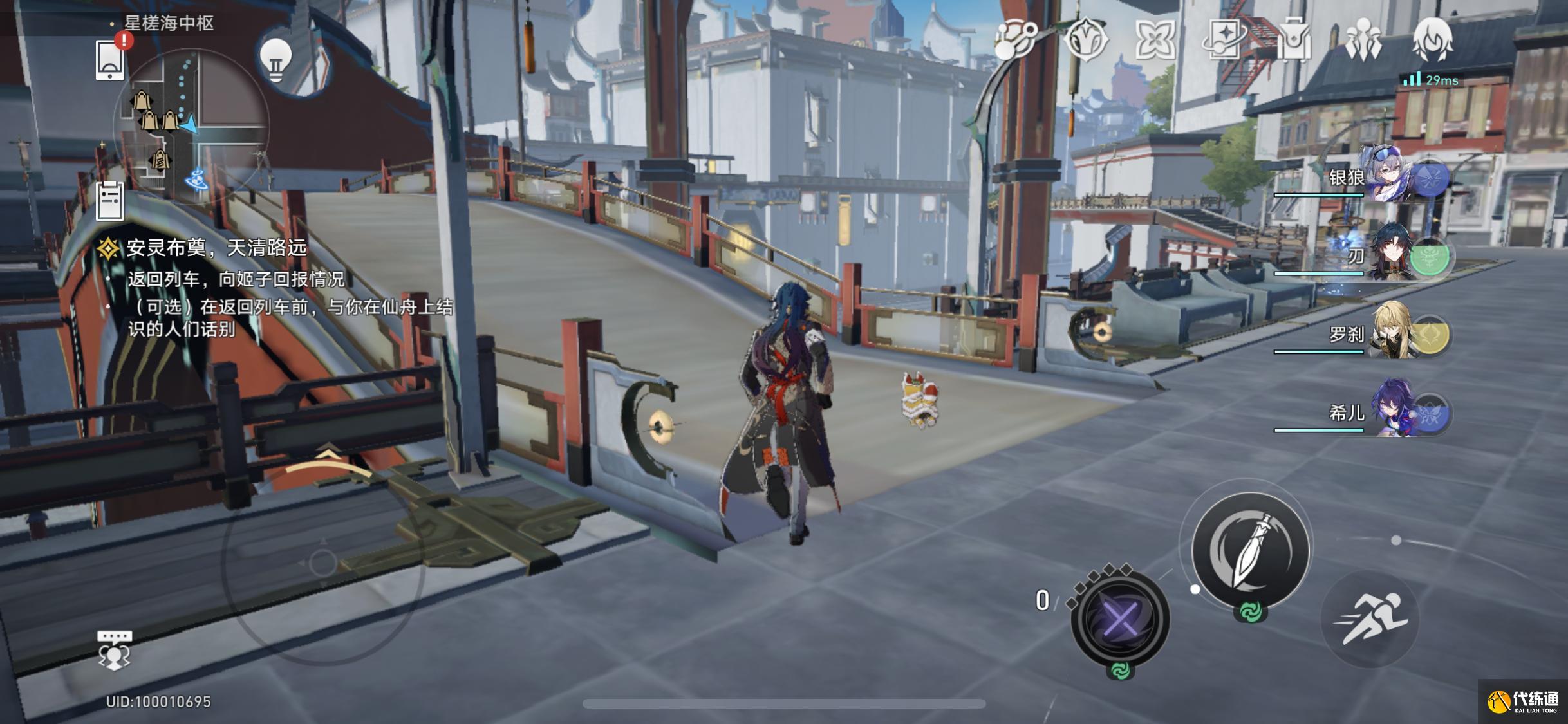Open the Warp star card icon
This screenshot has width=1568, height=724.
pyautogui.click(x=1224, y=39)
